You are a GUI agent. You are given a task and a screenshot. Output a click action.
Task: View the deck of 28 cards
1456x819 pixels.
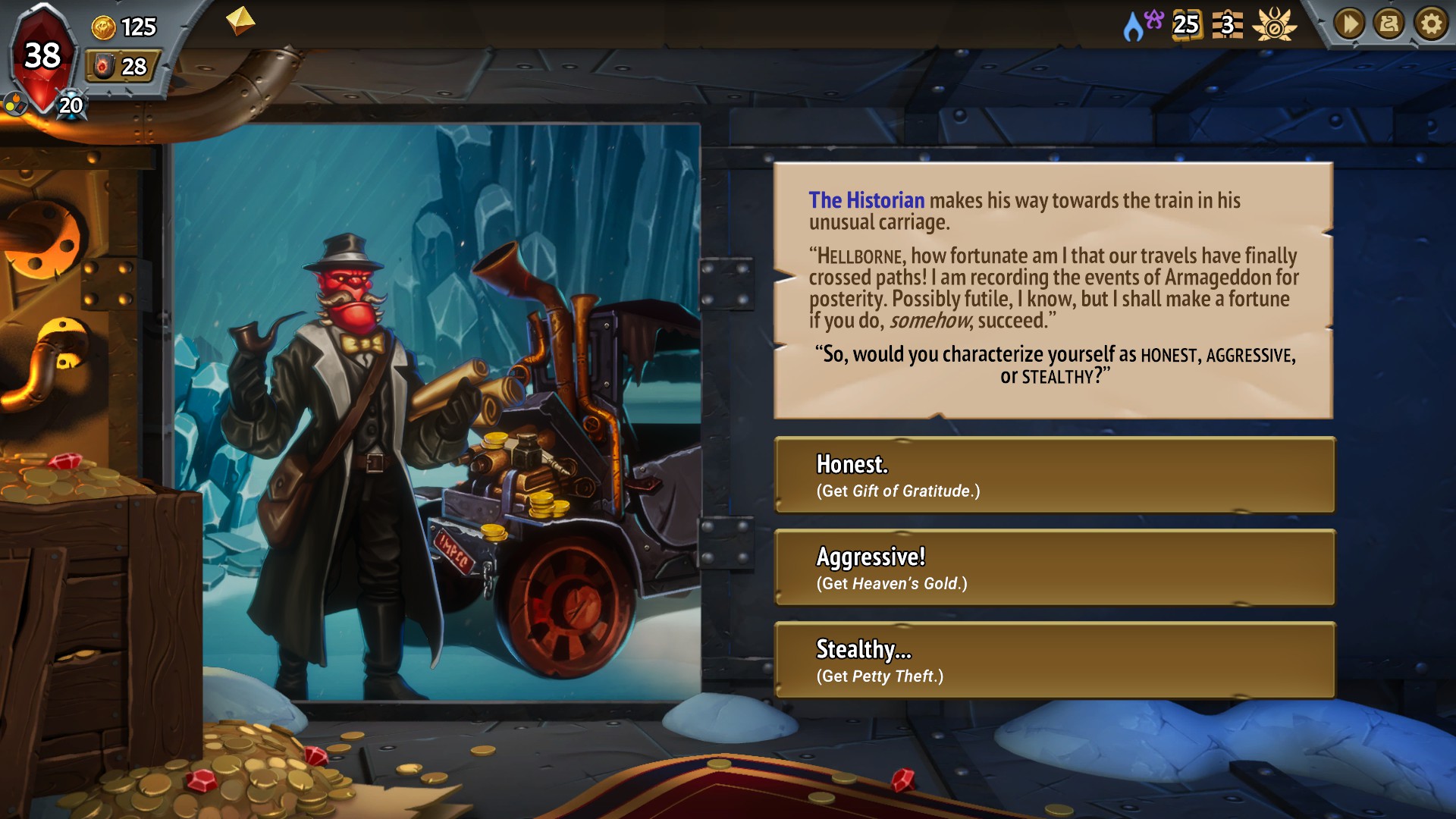121,67
